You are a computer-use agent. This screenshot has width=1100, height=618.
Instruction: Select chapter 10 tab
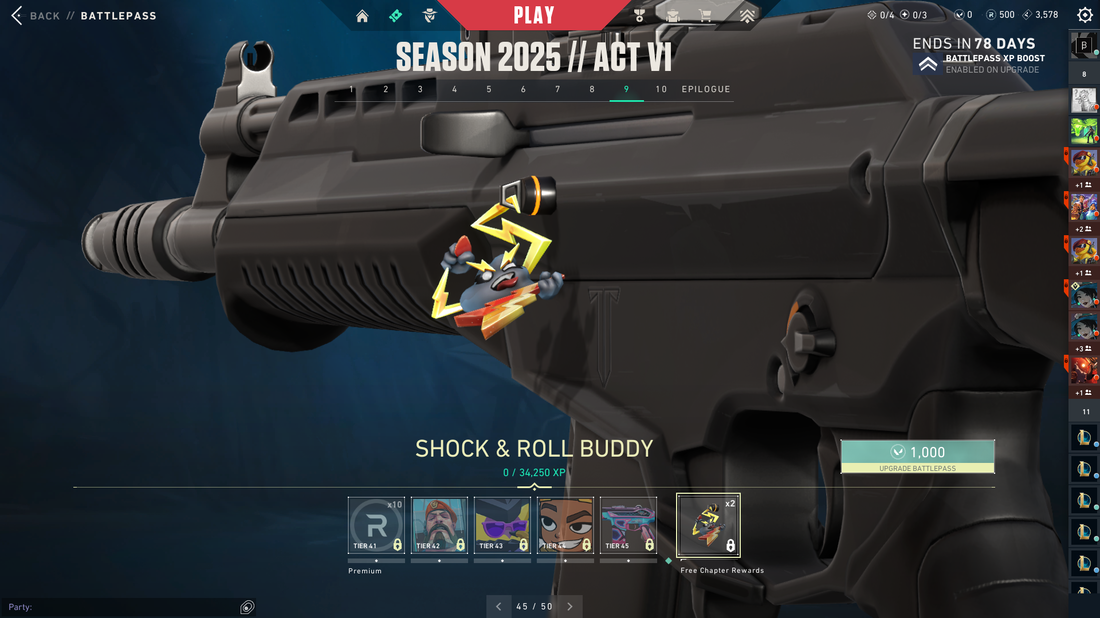tap(661, 90)
